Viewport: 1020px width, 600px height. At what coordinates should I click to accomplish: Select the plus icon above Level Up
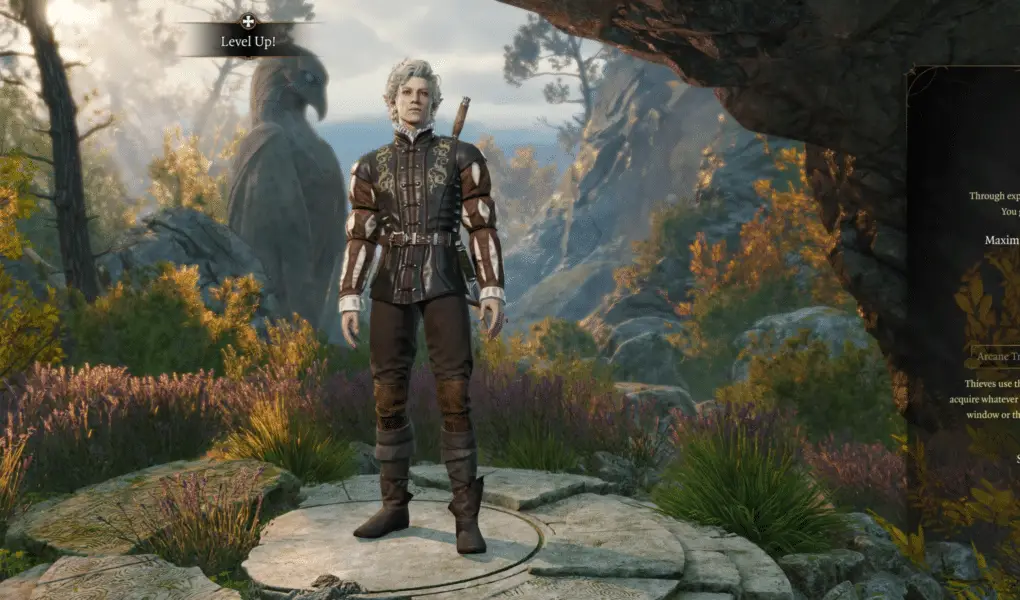(249, 20)
